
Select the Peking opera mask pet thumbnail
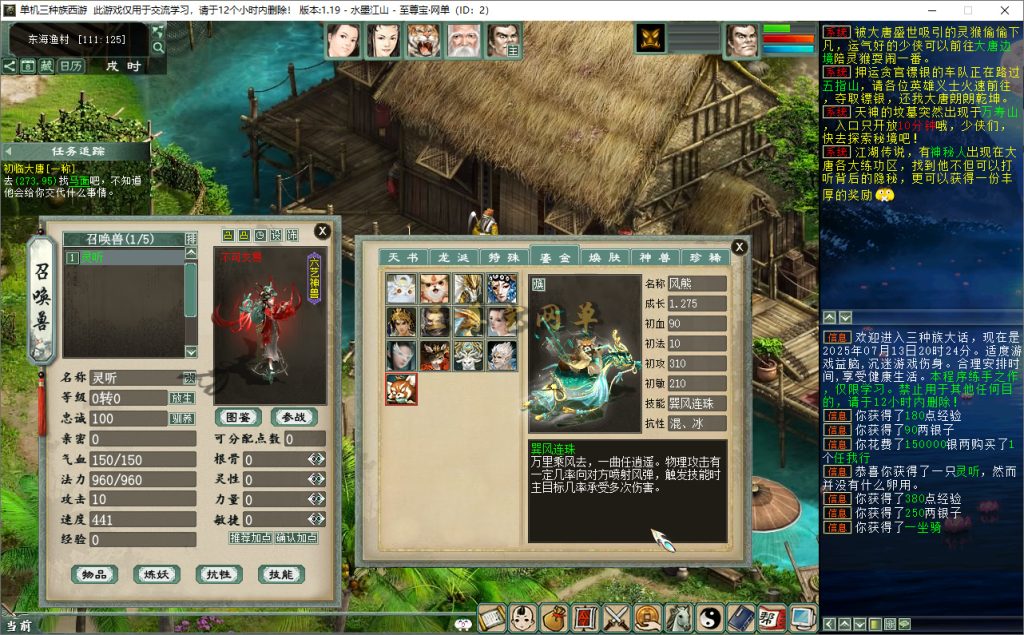[501, 289]
